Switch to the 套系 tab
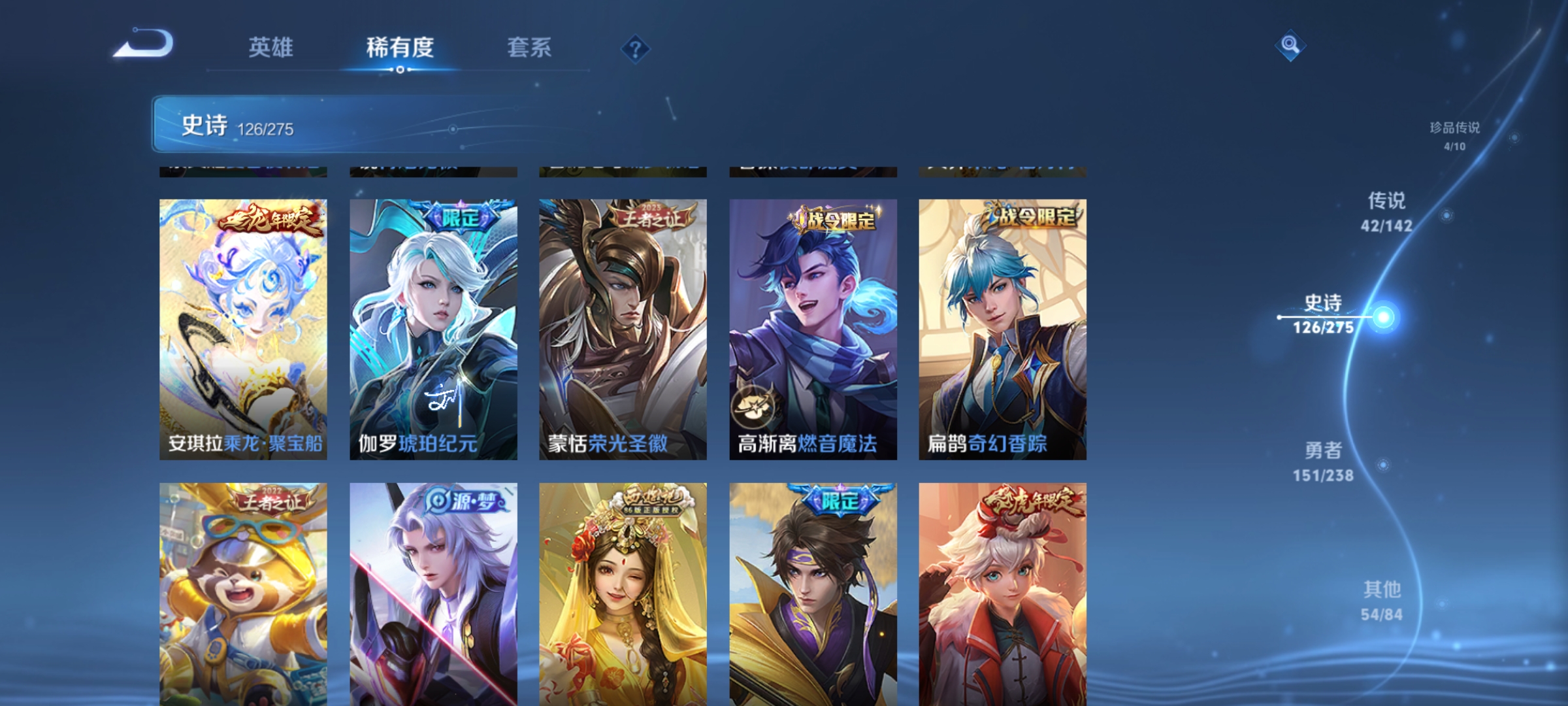The height and width of the screenshot is (706, 1568). [529, 47]
